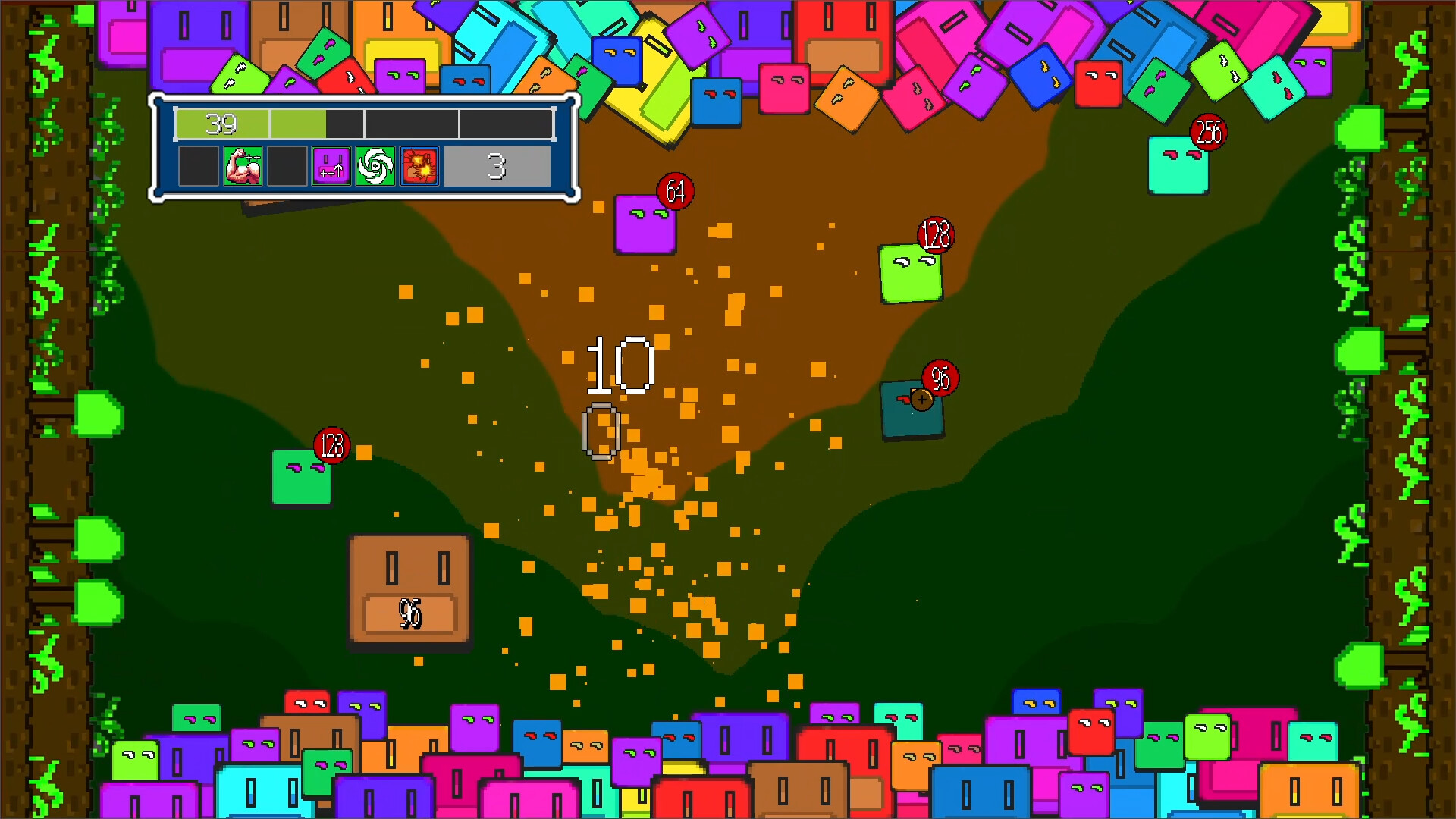Select the magenta block marked 128
The image size is (1456, 819).
coord(302,478)
